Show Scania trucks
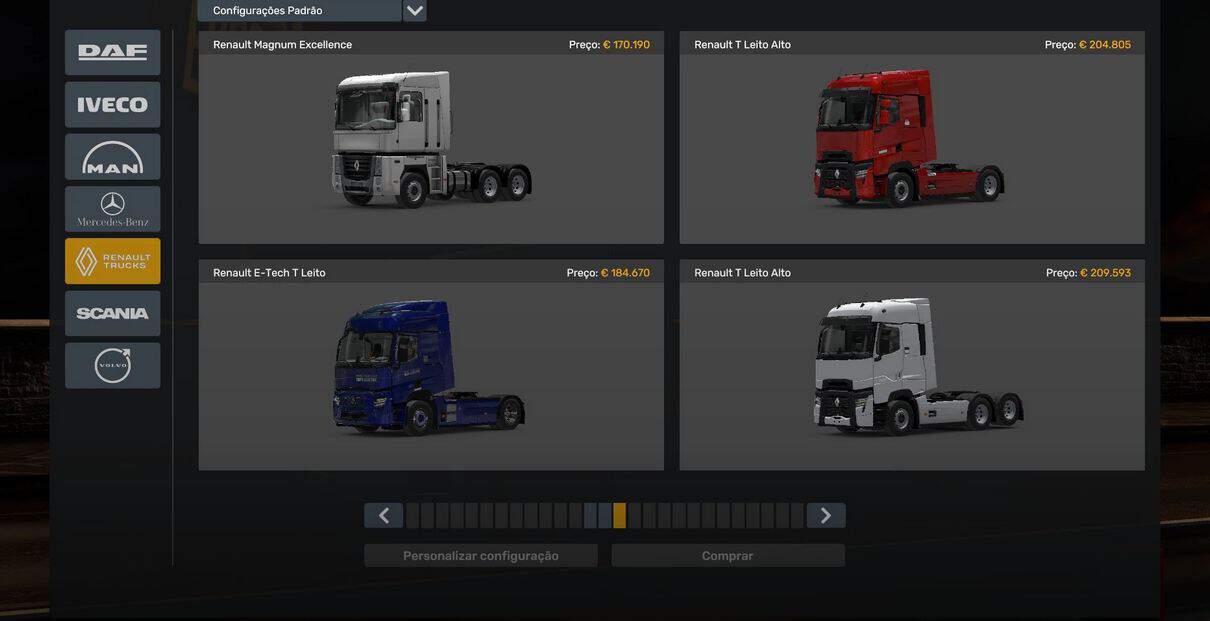 pyautogui.click(x=112, y=313)
